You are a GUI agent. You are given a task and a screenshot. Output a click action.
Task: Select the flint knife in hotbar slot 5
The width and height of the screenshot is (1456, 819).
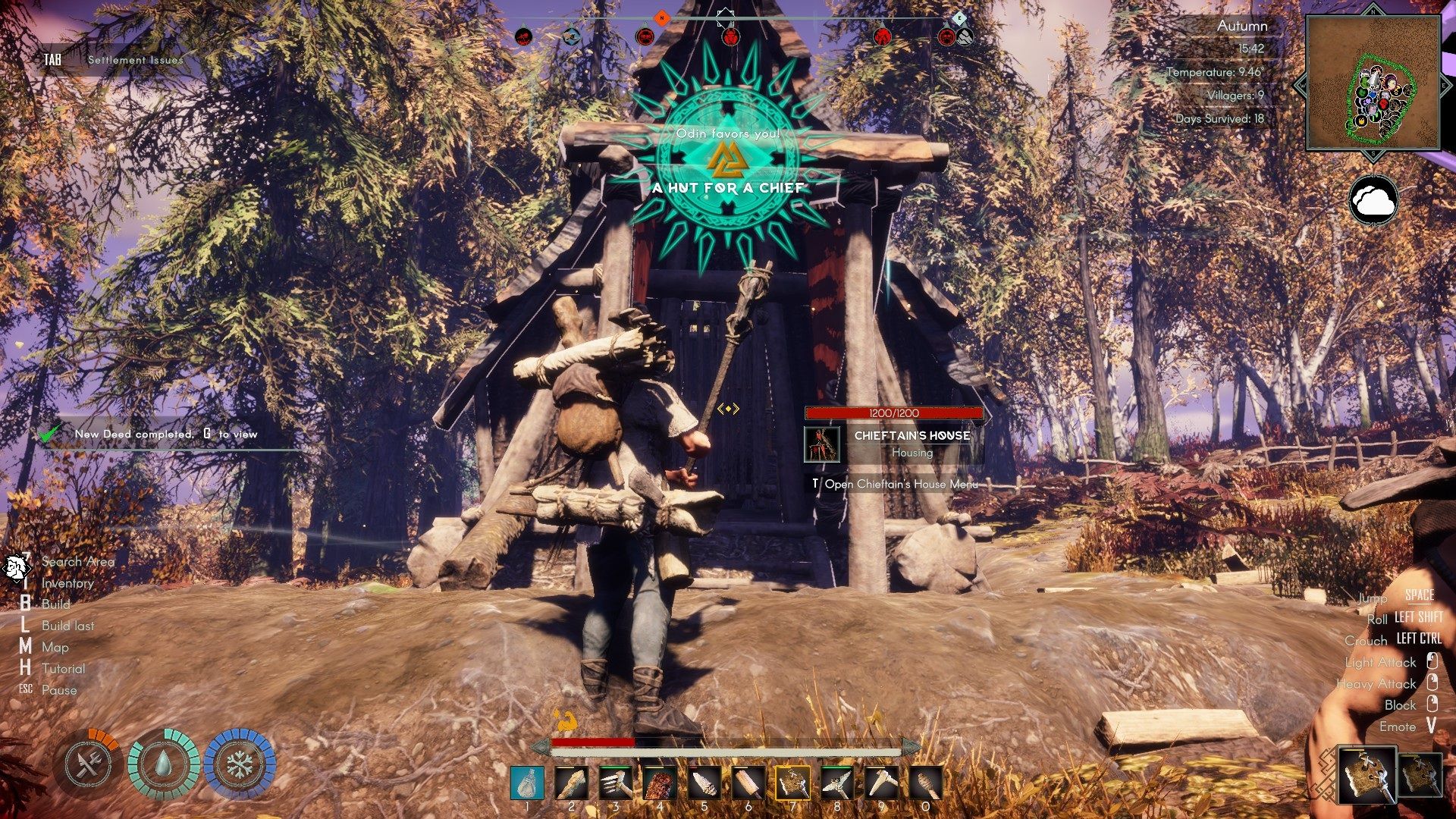click(x=704, y=783)
